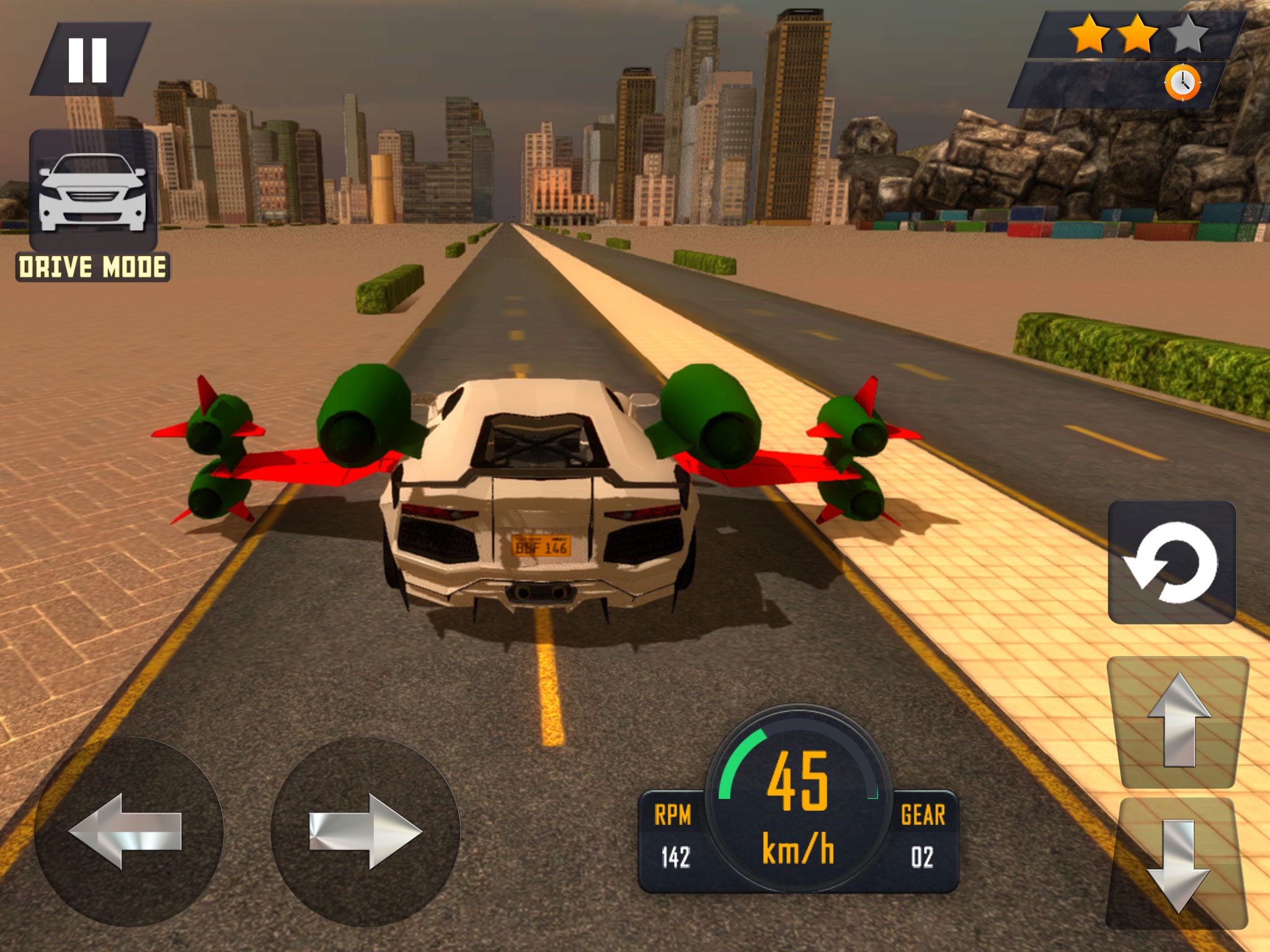Screen dimensions: 1270x952
Task: Brake using the down arrow pedal
Action: (1178, 864)
